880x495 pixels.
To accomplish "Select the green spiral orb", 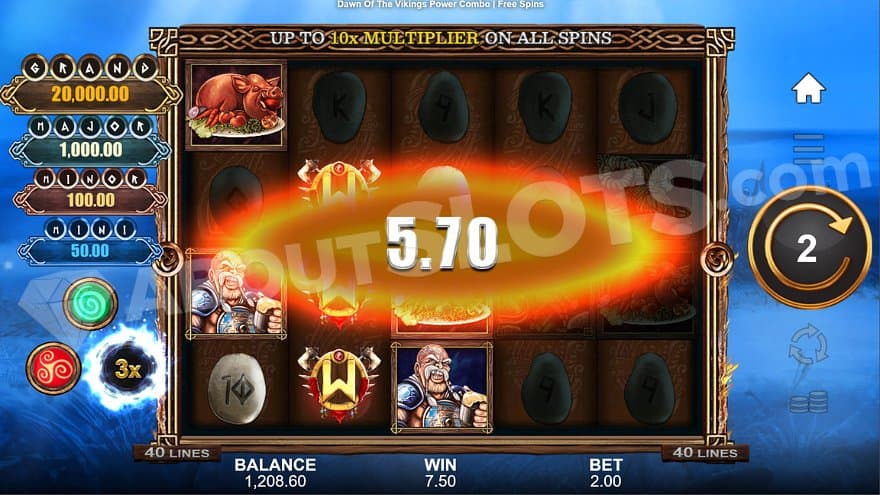I will coord(90,304).
